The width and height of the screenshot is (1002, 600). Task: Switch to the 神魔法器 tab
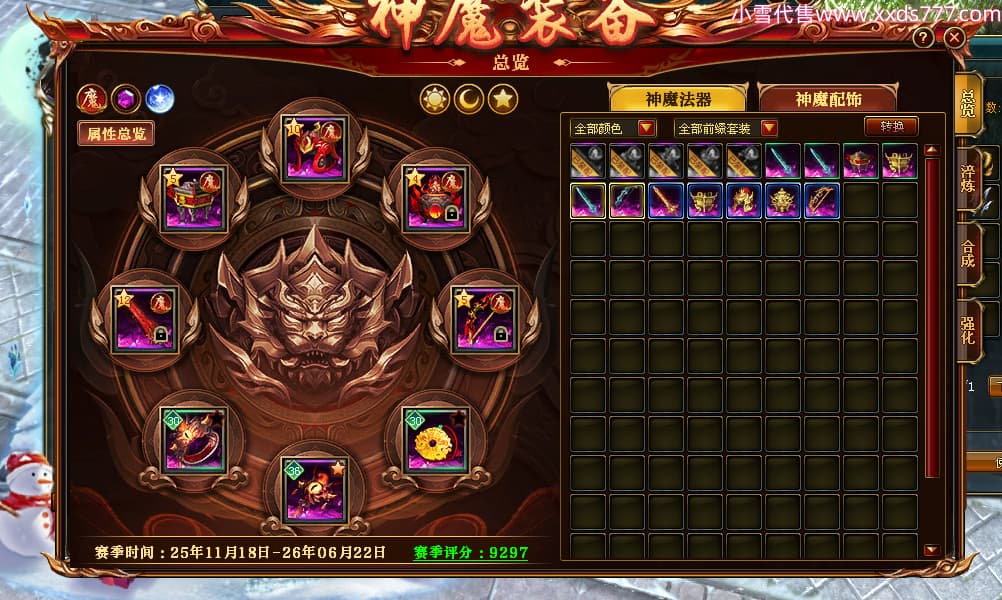tap(678, 98)
